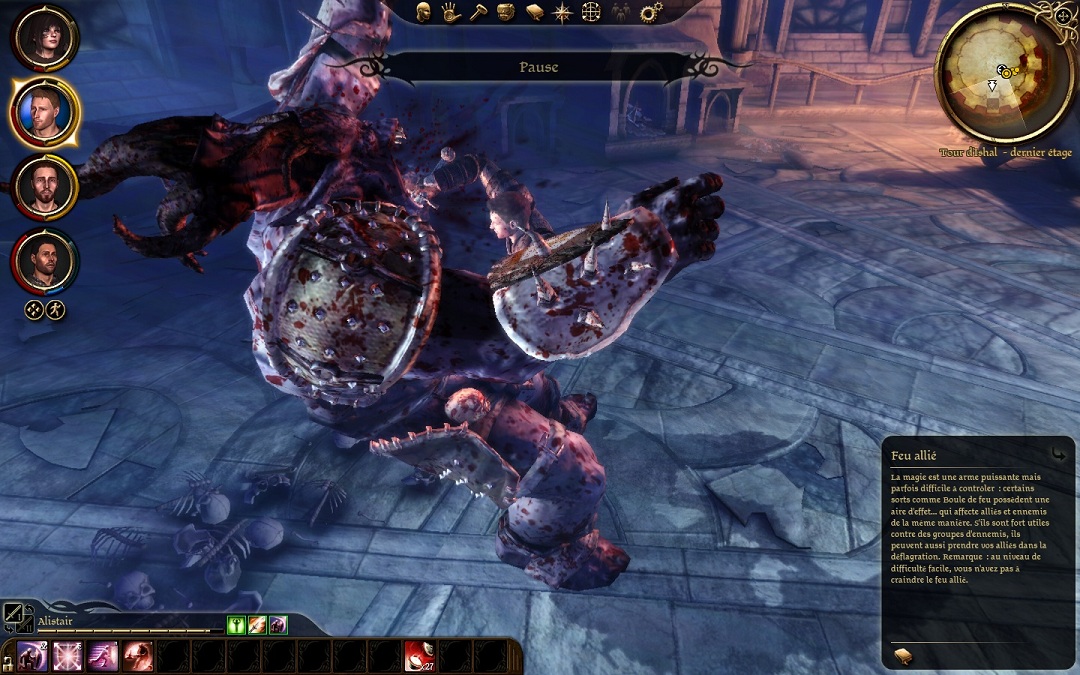
Task: Open the map compass star icon
Action: [x=563, y=13]
